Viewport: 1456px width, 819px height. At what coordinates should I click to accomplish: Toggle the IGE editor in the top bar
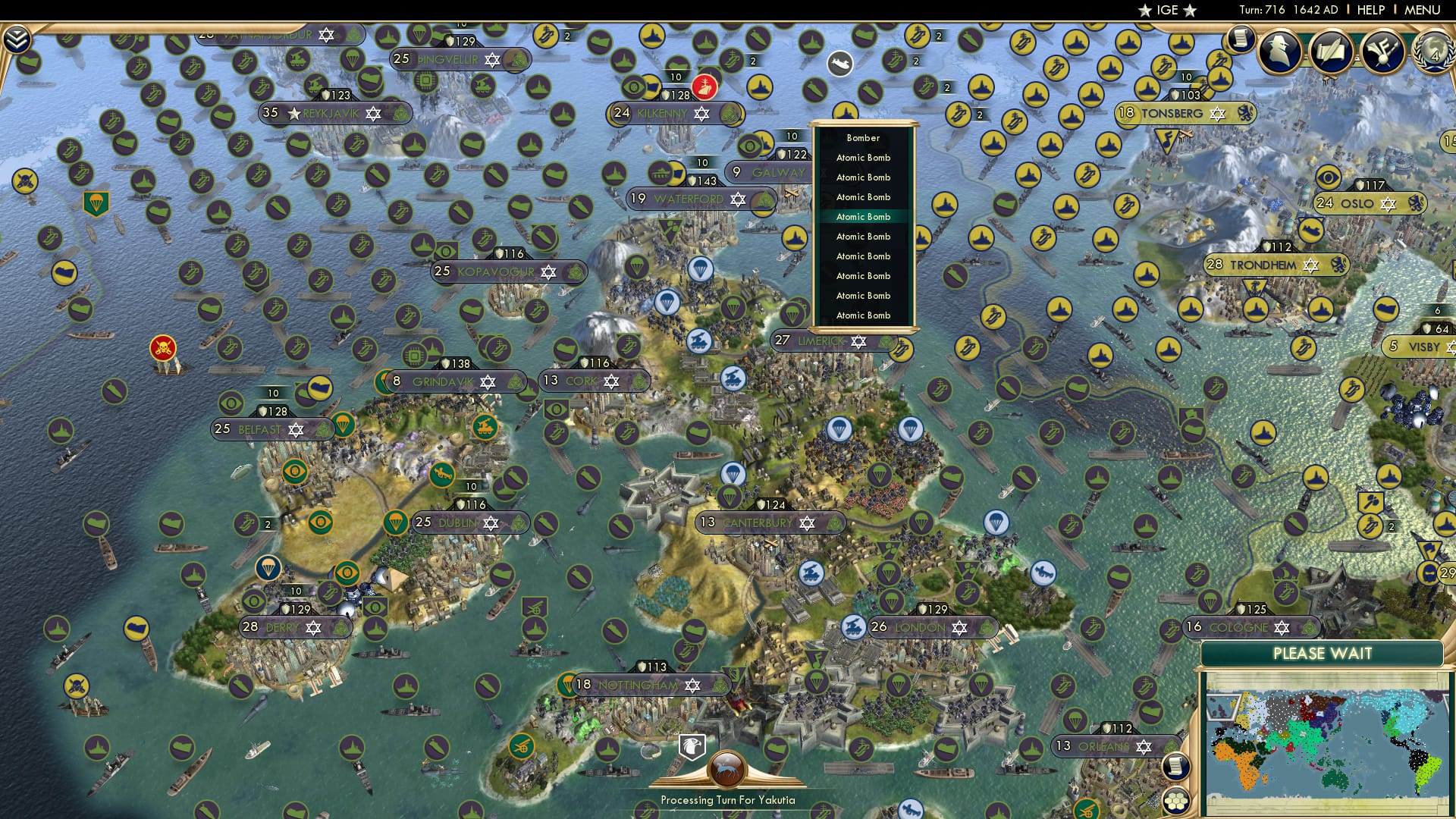pos(1166,11)
